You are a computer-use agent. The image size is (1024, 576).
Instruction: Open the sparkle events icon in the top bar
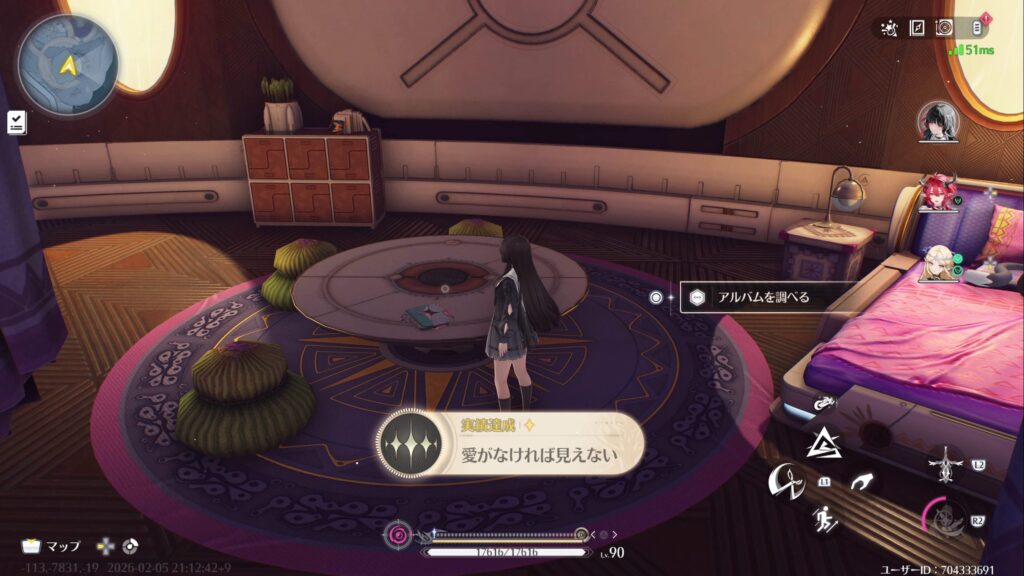coord(890,28)
